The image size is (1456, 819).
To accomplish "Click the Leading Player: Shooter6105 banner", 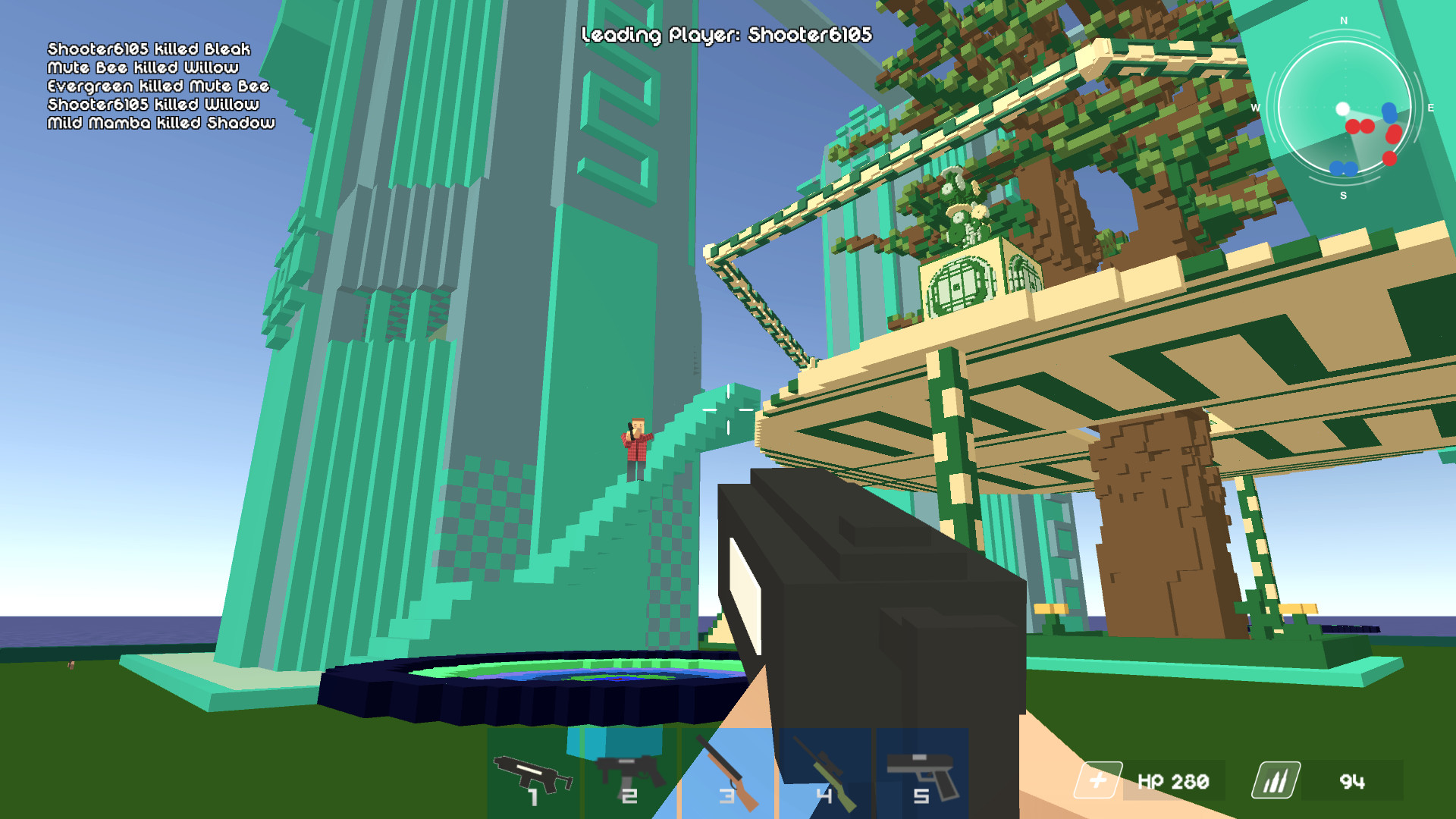I will (727, 33).
